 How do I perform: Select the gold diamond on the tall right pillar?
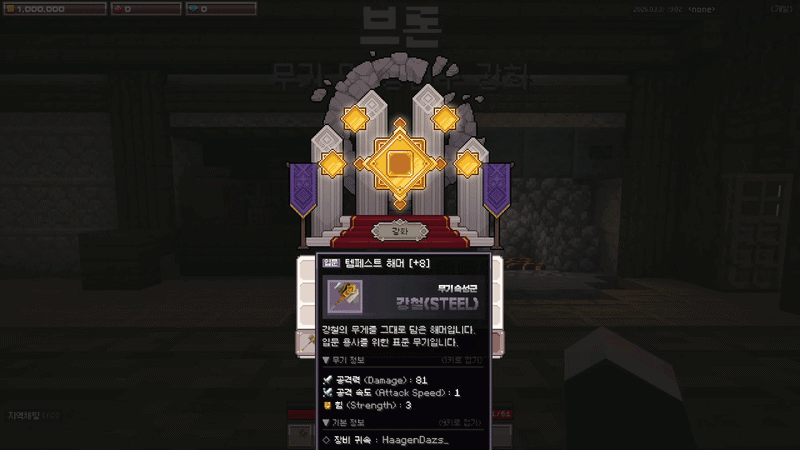point(445,120)
